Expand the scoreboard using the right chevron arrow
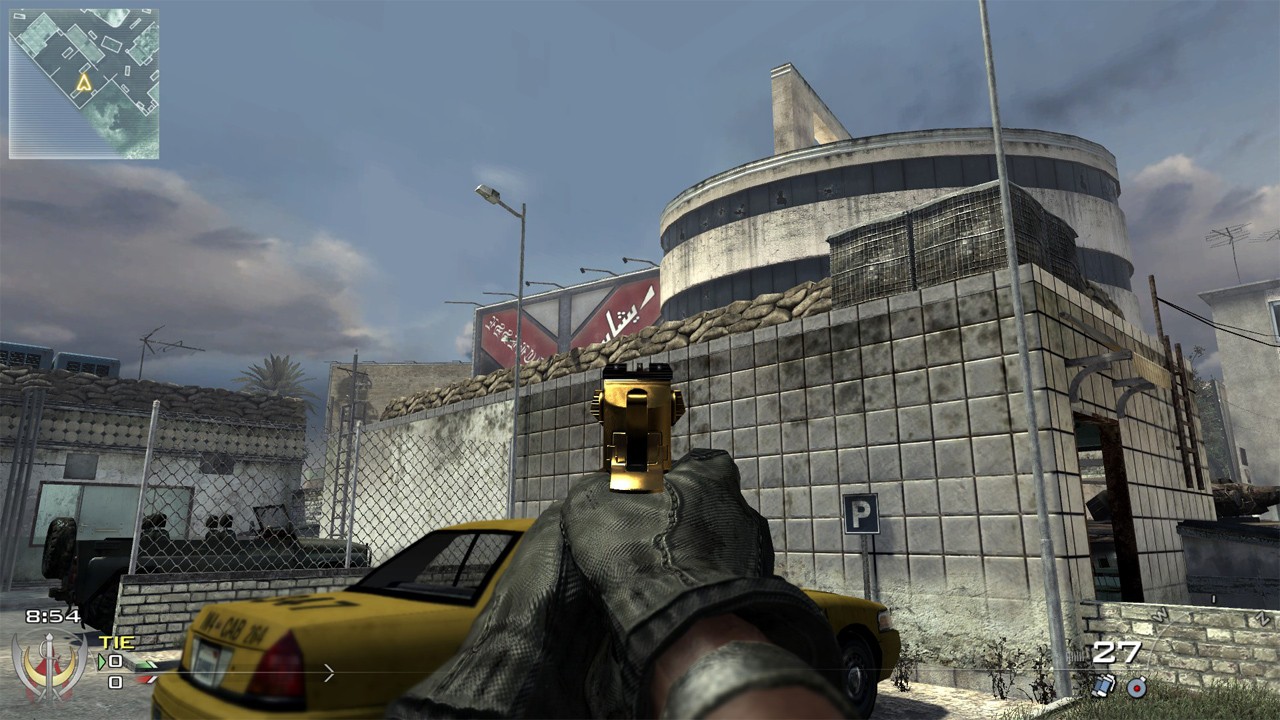 tap(328, 672)
